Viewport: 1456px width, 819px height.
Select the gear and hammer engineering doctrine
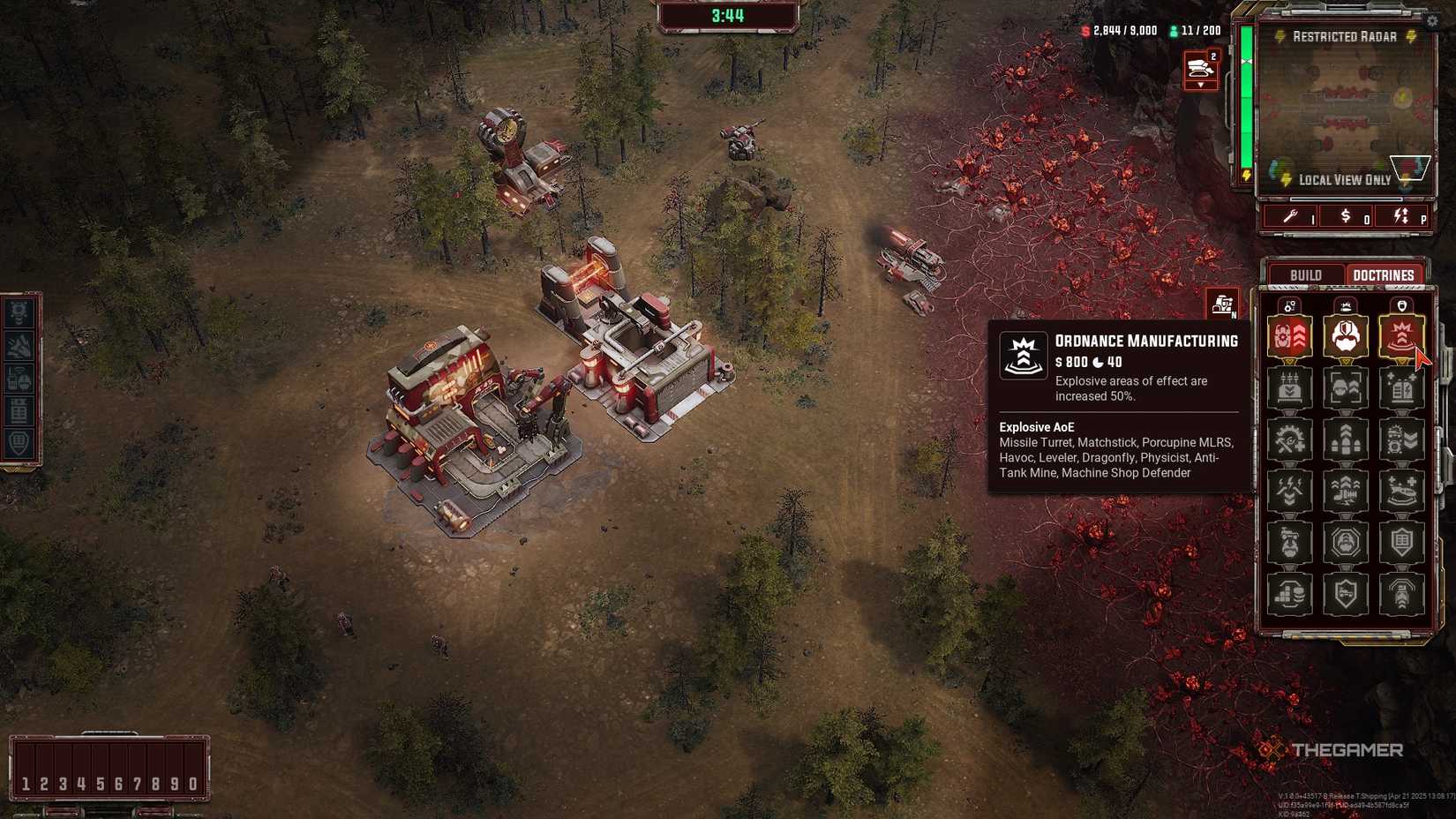[1290, 438]
